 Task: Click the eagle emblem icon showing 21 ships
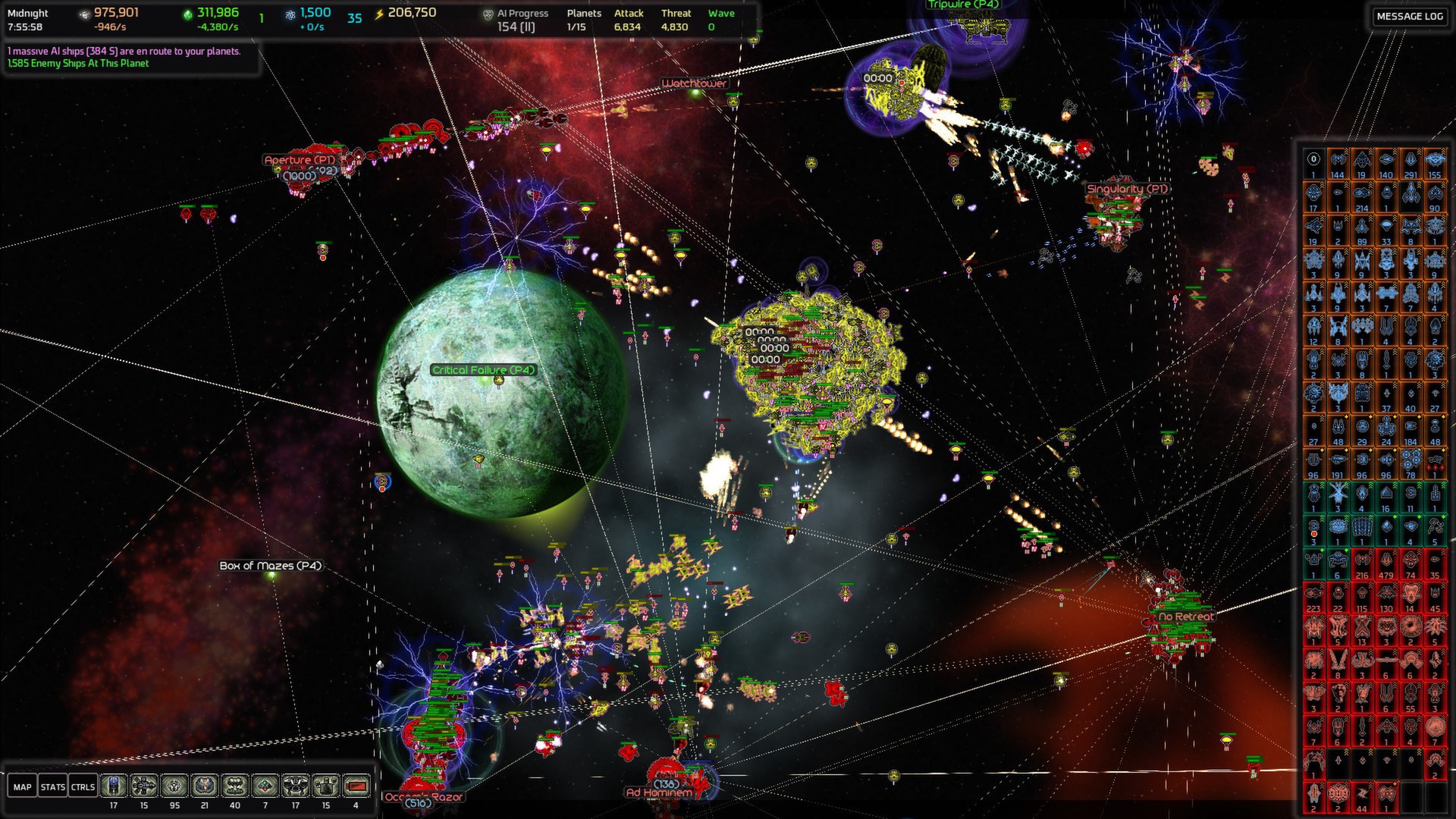[x=205, y=786]
